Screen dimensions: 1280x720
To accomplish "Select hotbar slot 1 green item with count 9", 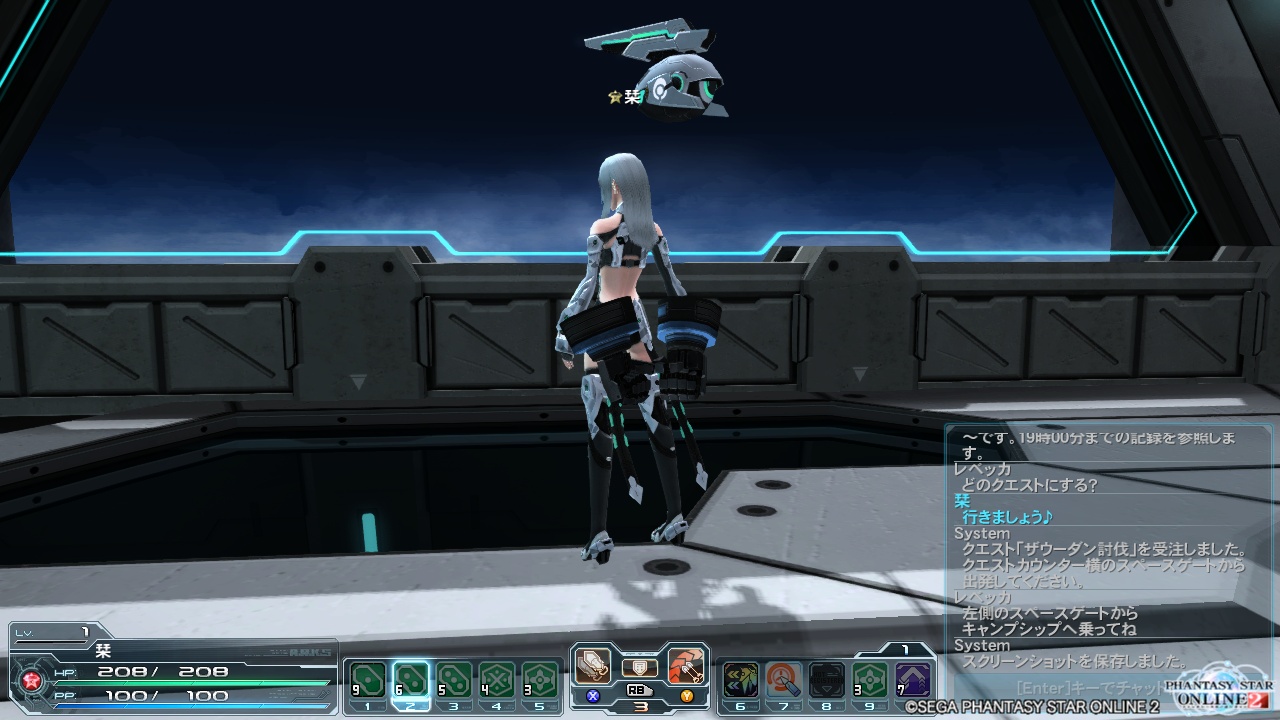I will click(368, 681).
